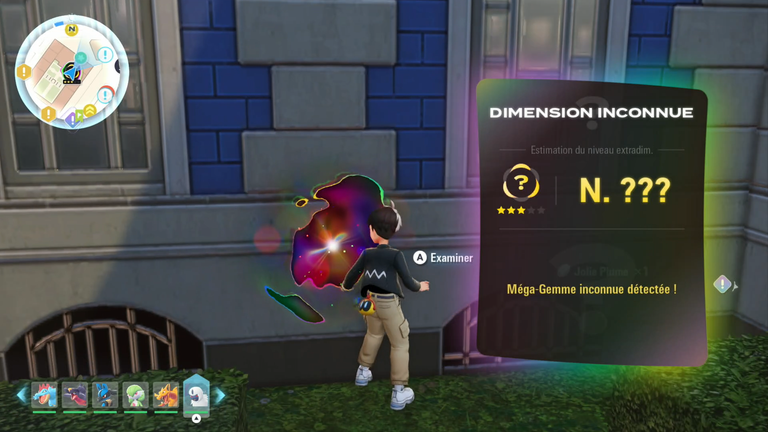Click the diamond exclamation alert icon beside the panel
This screenshot has width=768, height=432.
click(x=723, y=285)
